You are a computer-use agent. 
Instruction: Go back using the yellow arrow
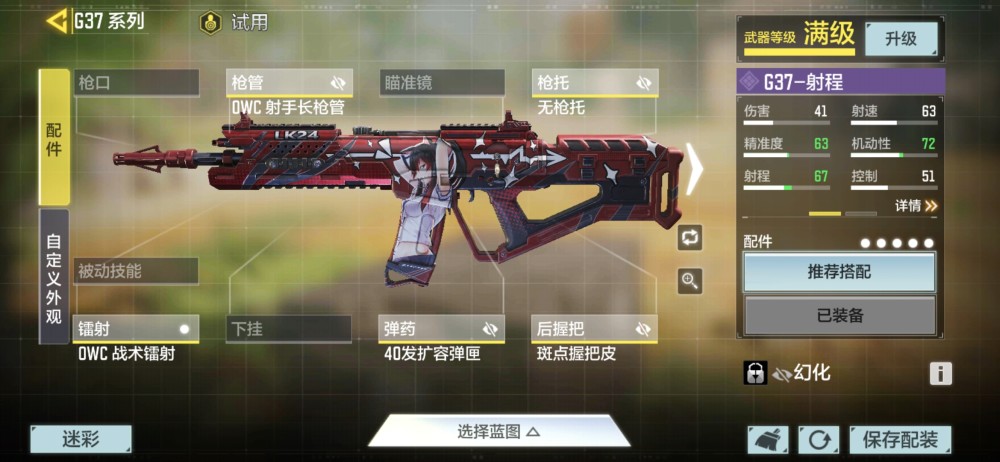57,20
